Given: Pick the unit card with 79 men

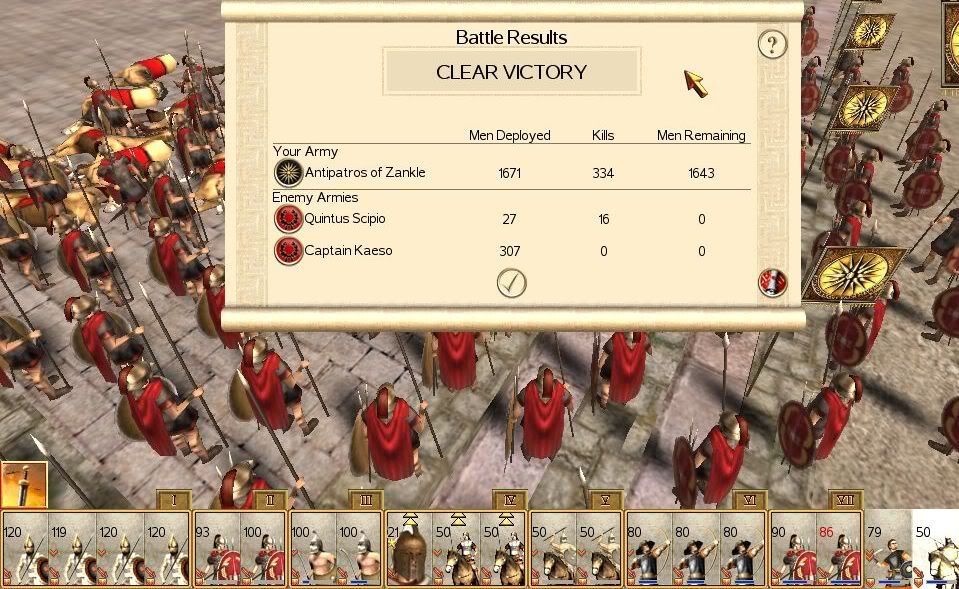Looking at the screenshot, I should pos(887,550).
